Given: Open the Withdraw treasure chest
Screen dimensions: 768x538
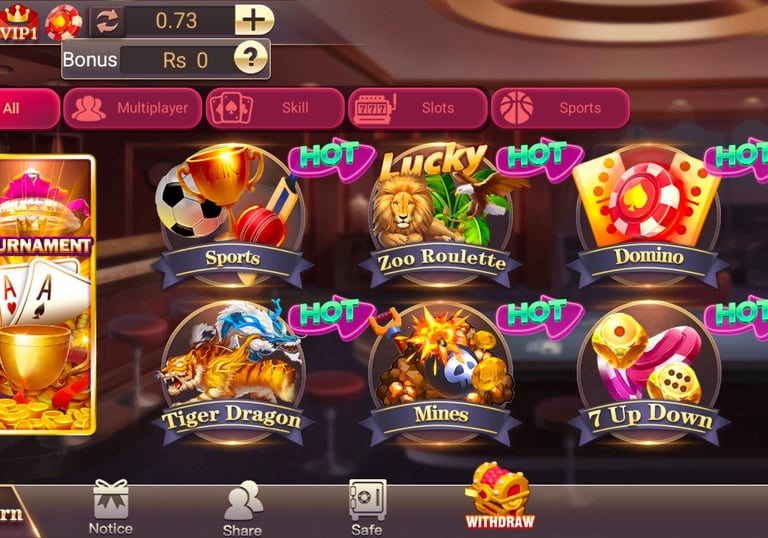Looking at the screenshot, I should point(499,495).
